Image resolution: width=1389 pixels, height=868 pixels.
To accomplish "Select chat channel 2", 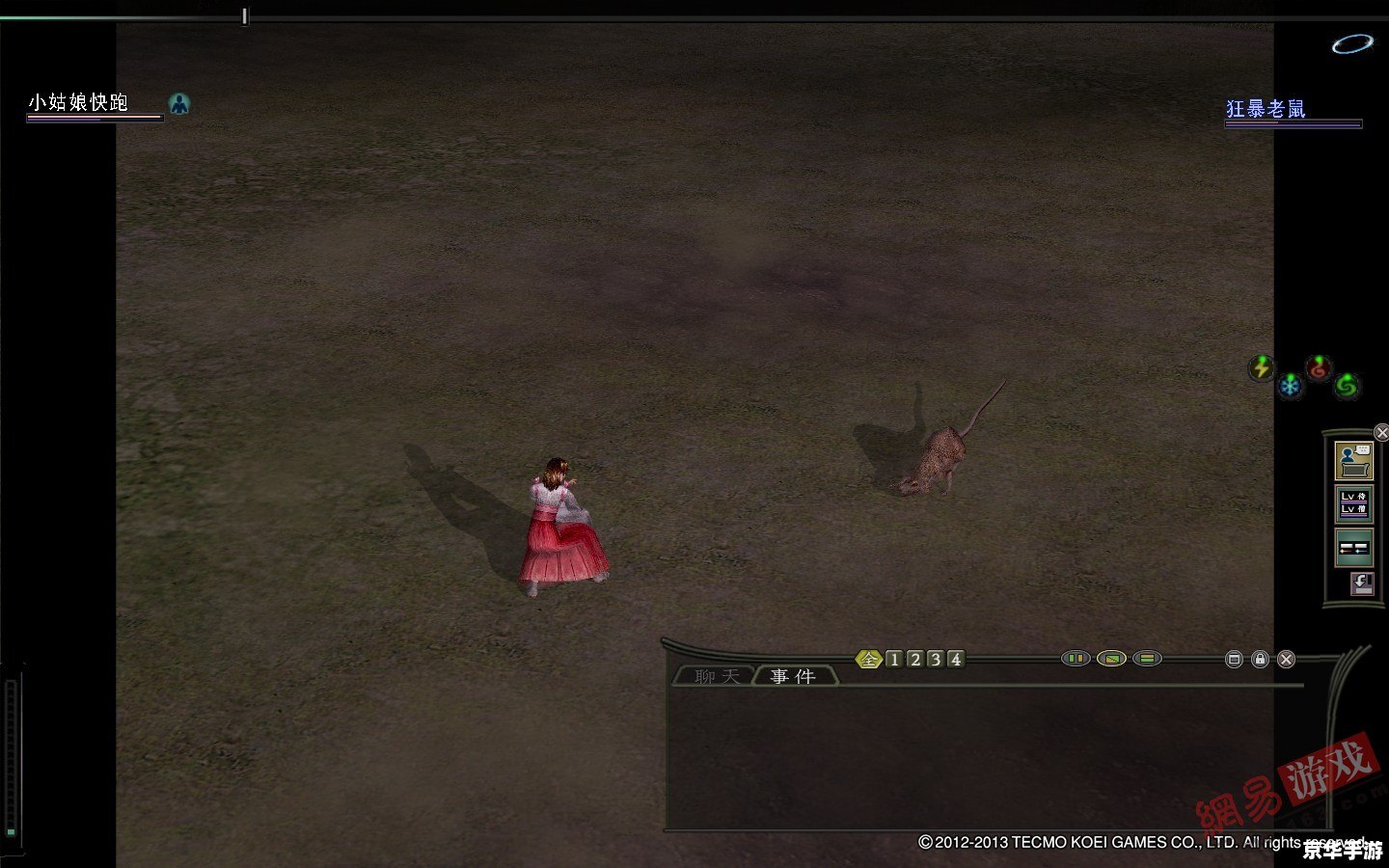I will [914, 660].
